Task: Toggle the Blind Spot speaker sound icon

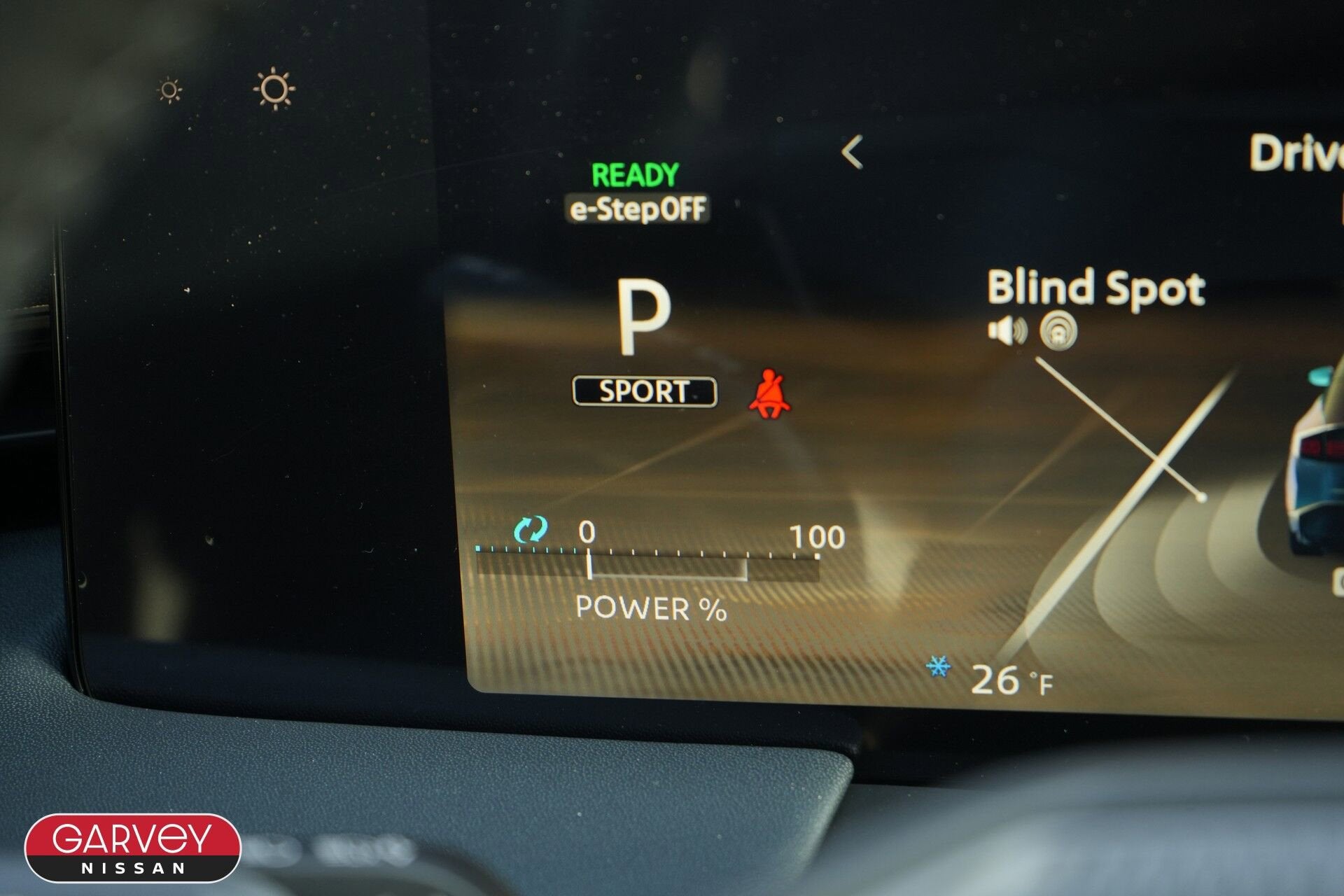Action: [x=1007, y=330]
